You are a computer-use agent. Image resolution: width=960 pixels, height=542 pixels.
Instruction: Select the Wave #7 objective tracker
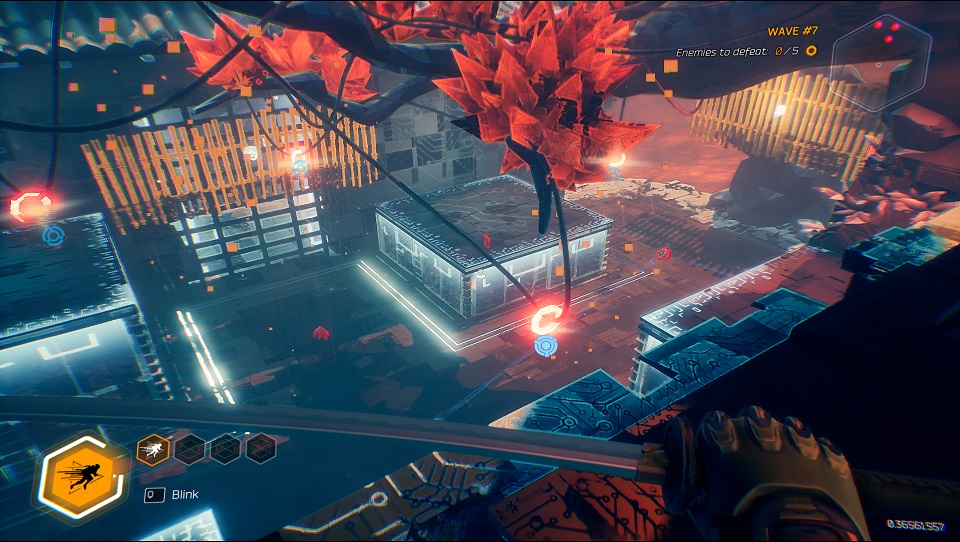746,41
